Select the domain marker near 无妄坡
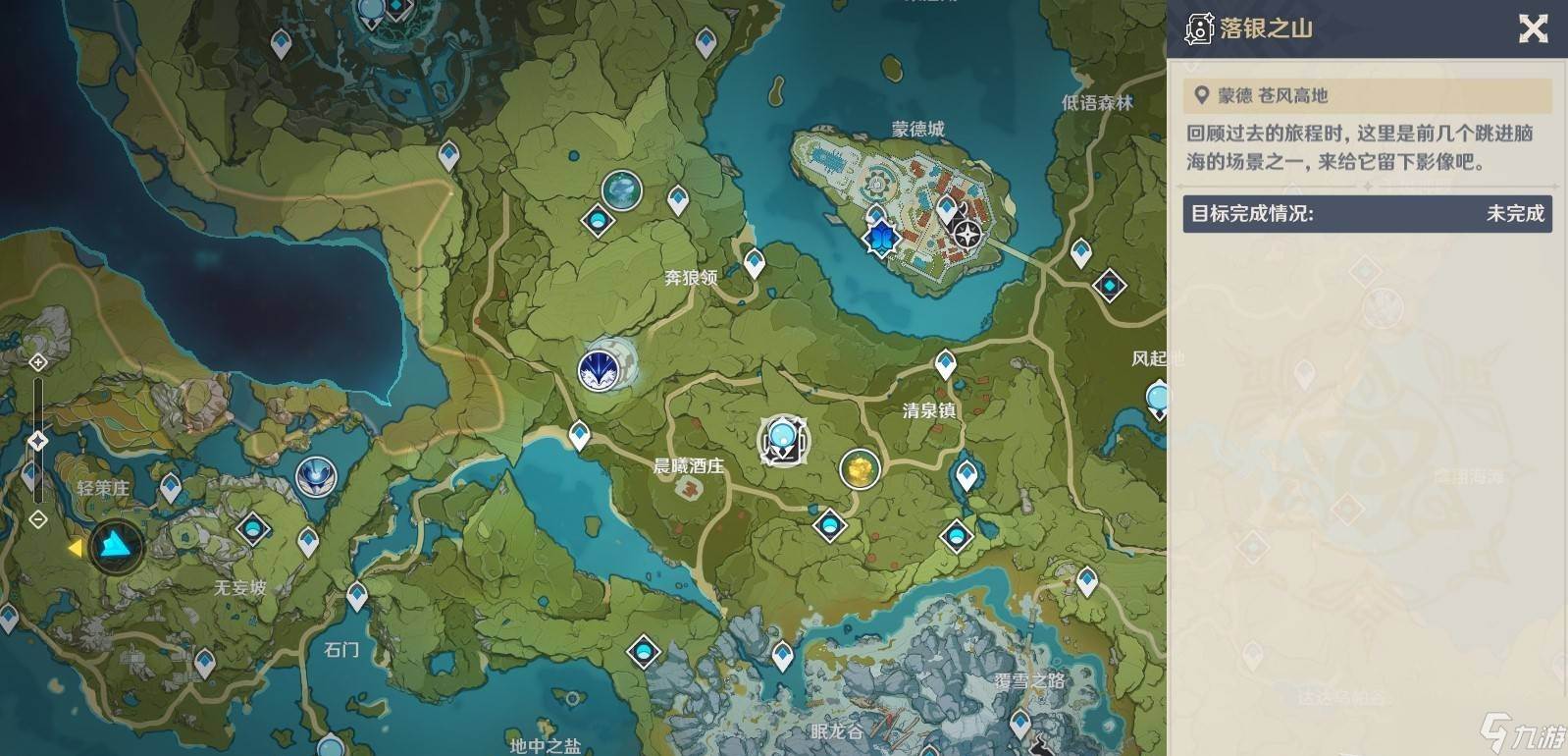Screen dimensions: 1568x756 pyautogui.click(x=253, y=529)
